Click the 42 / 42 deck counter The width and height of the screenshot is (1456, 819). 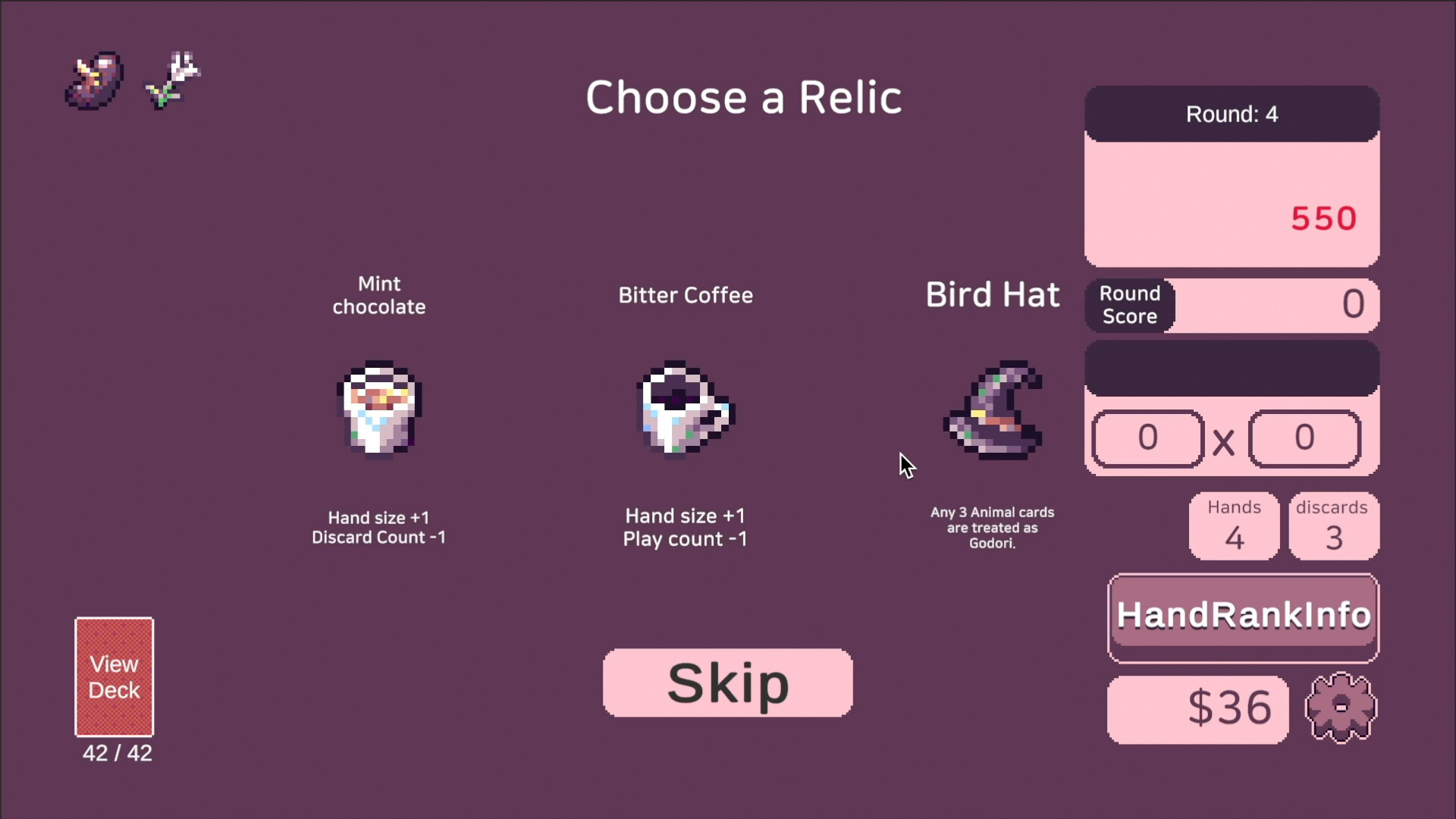[x=116, y=754]
